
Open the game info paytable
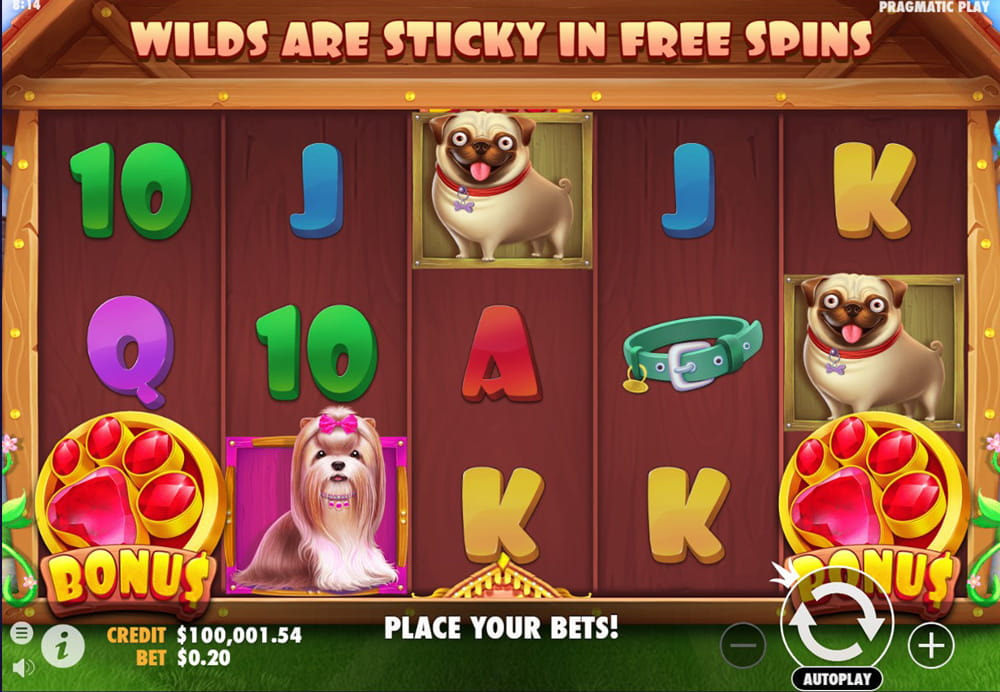[x=62, y=646]
